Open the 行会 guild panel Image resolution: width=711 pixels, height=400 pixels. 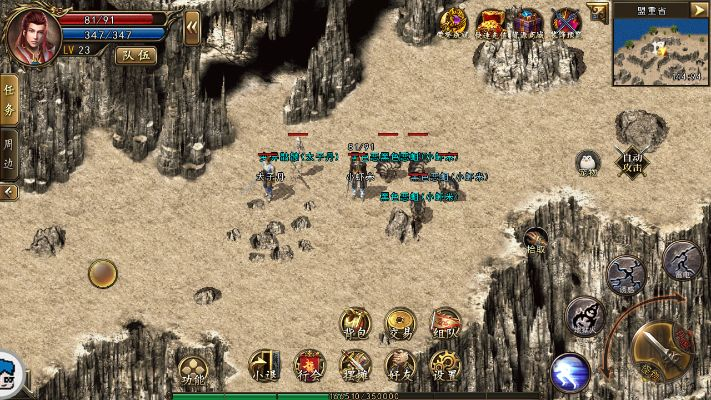coord(309,366)
